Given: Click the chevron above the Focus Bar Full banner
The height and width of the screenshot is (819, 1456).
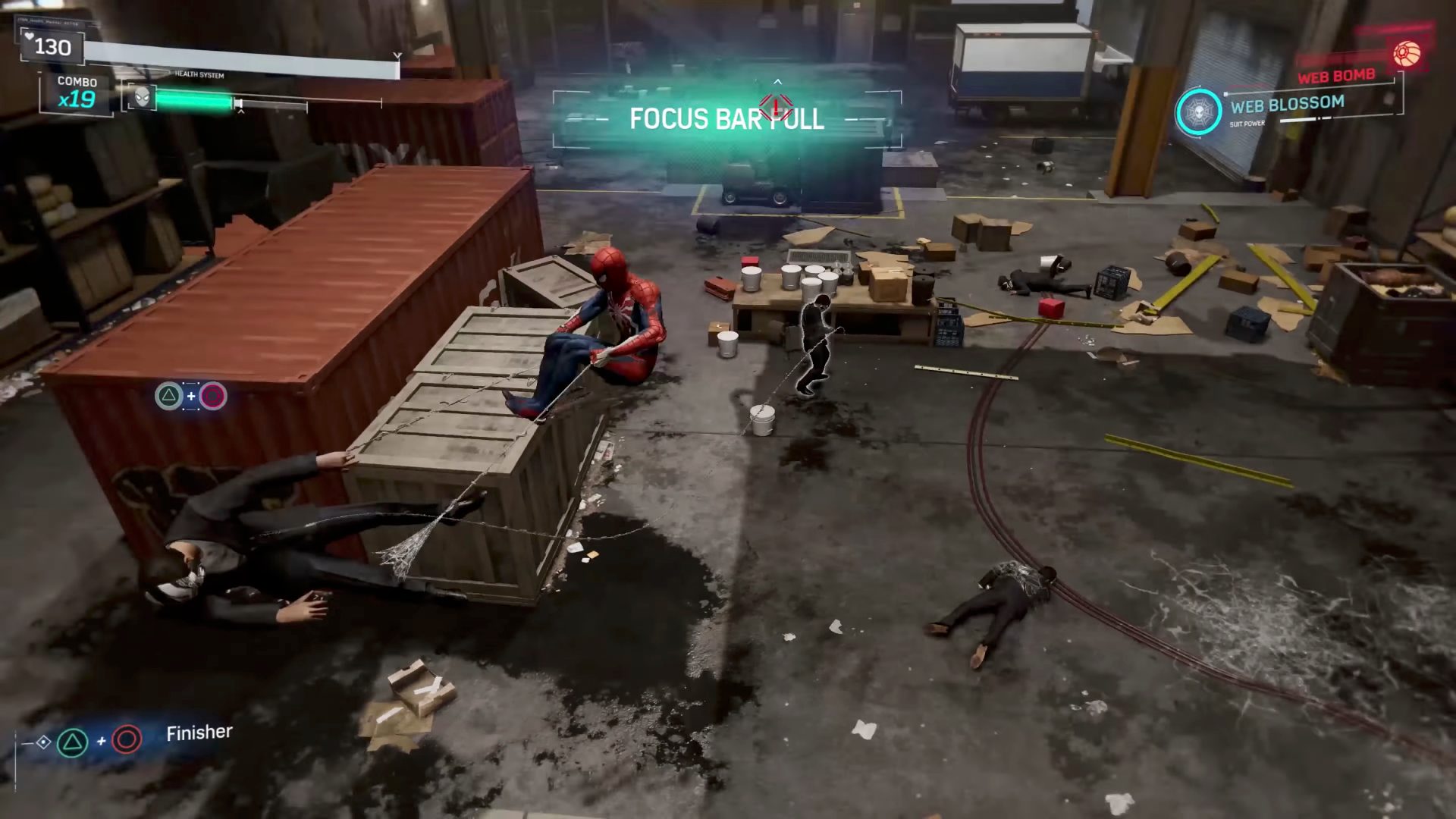Looking at the screenshot, I should (777, 80).
